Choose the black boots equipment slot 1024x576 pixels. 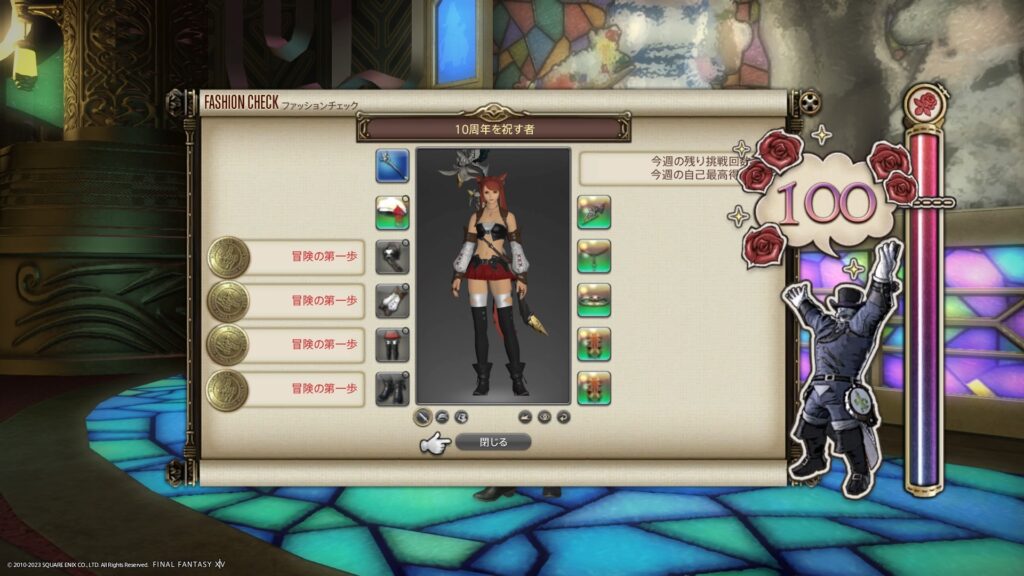pos(391,388)
